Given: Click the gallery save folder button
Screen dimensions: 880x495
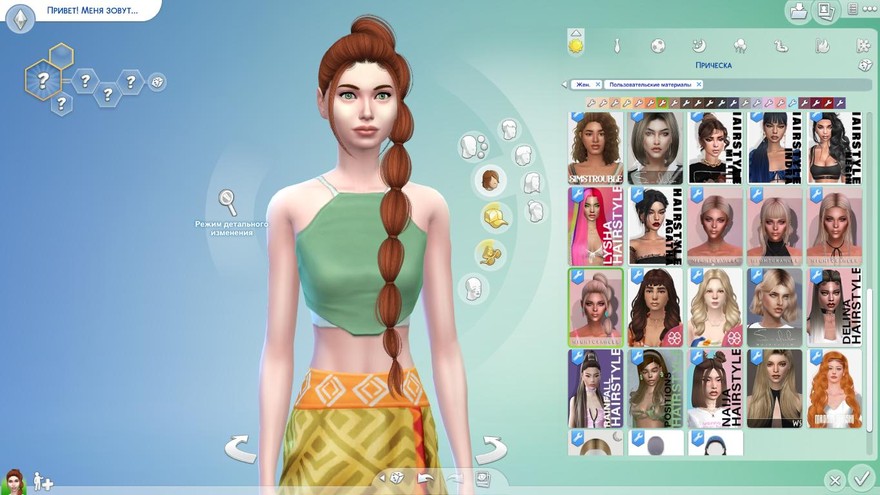Looking at the screenshot, I should [798, 12].
